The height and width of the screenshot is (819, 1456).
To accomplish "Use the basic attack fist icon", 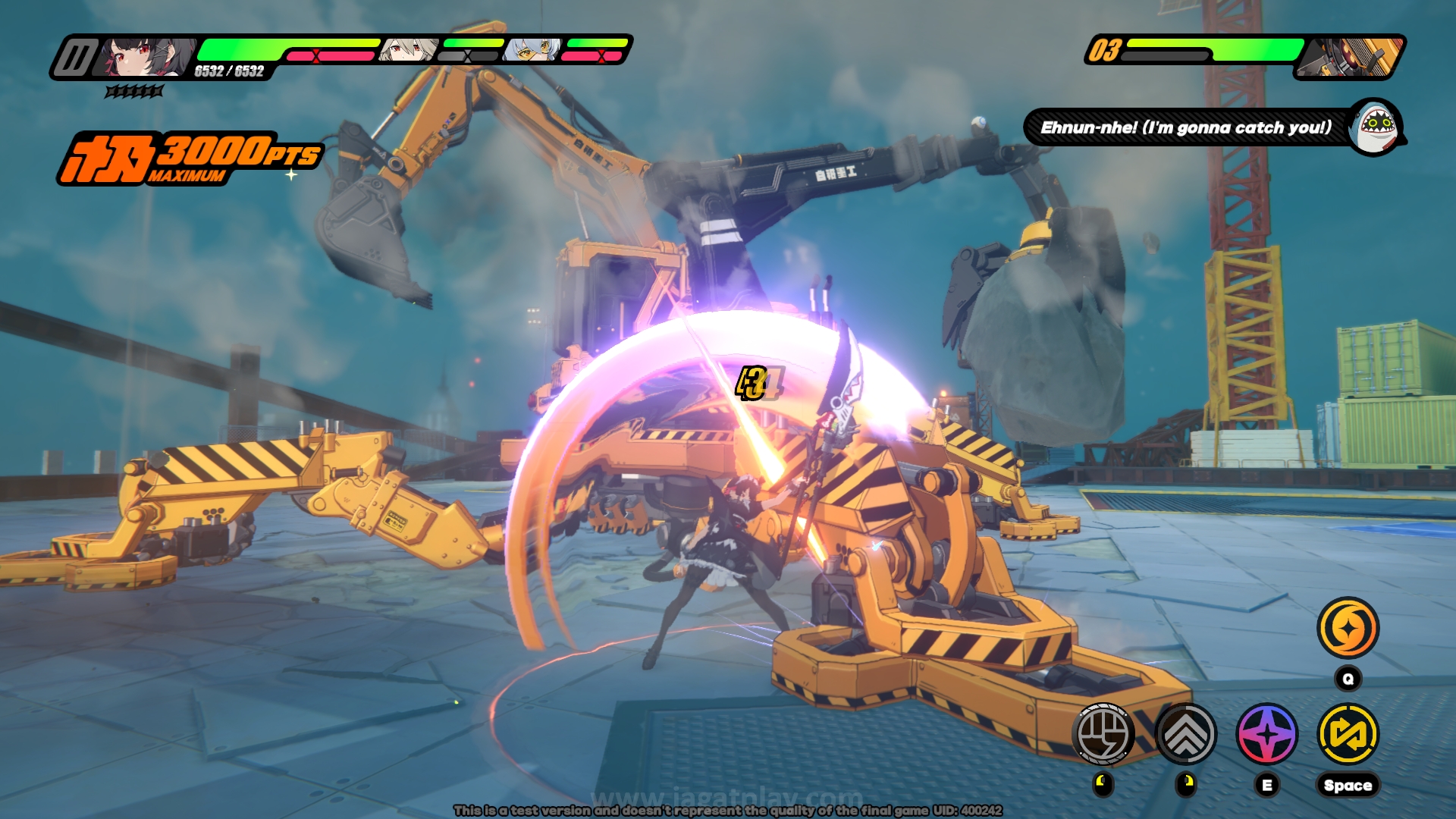I will coord(1103,733).
